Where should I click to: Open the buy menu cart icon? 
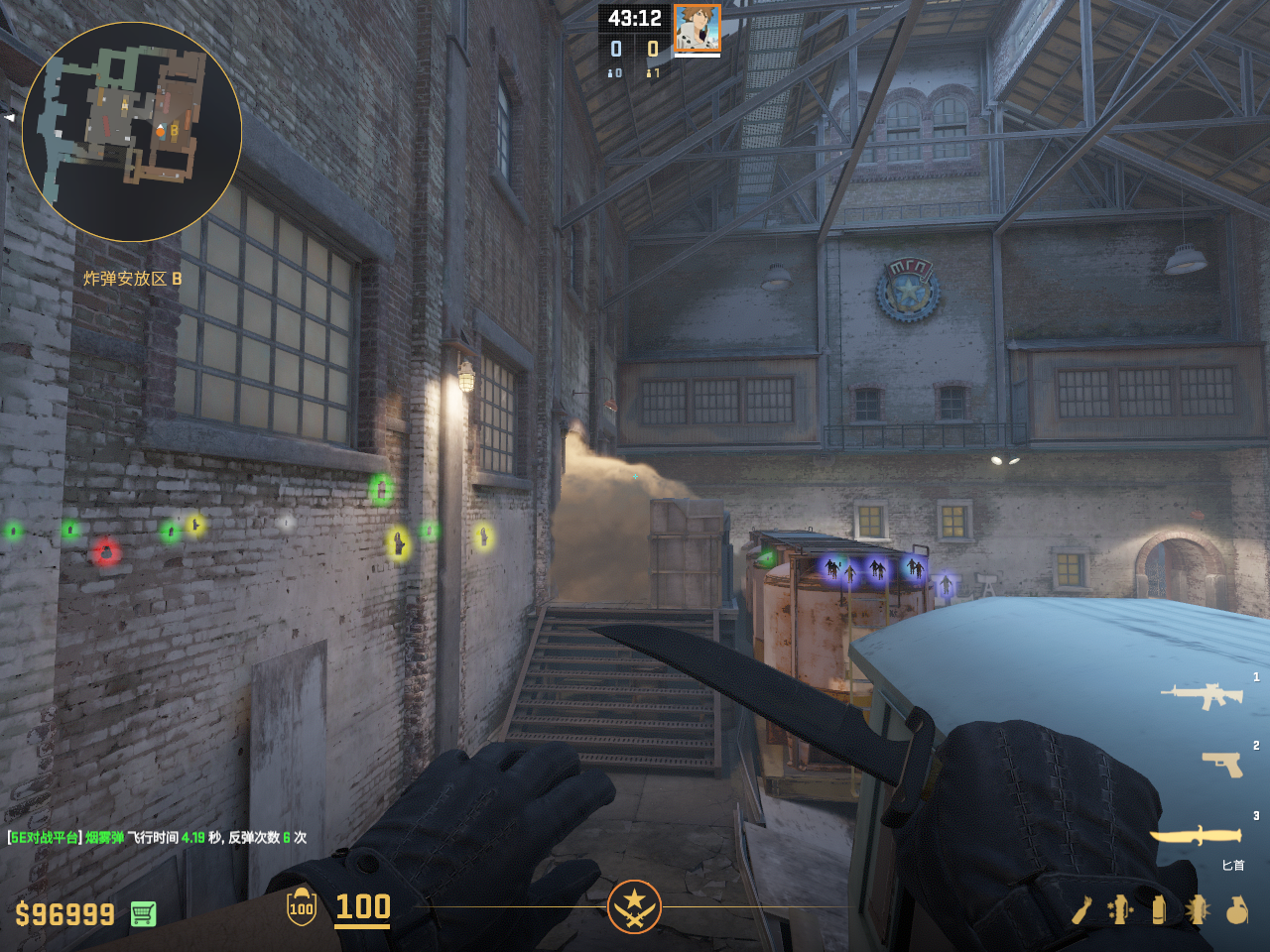[x=143, y=913]
